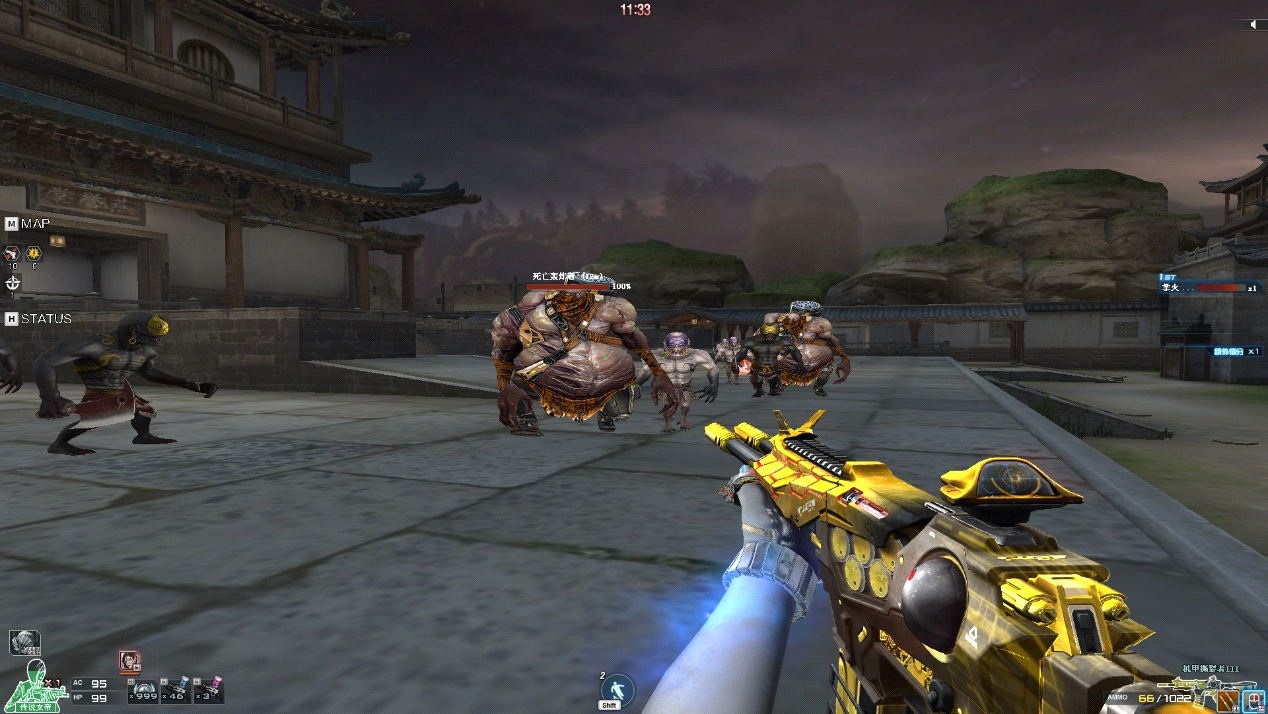This screenshot has width=1268, height=714.
Task: Click the female character portrait icon
Action: point(130,661)
